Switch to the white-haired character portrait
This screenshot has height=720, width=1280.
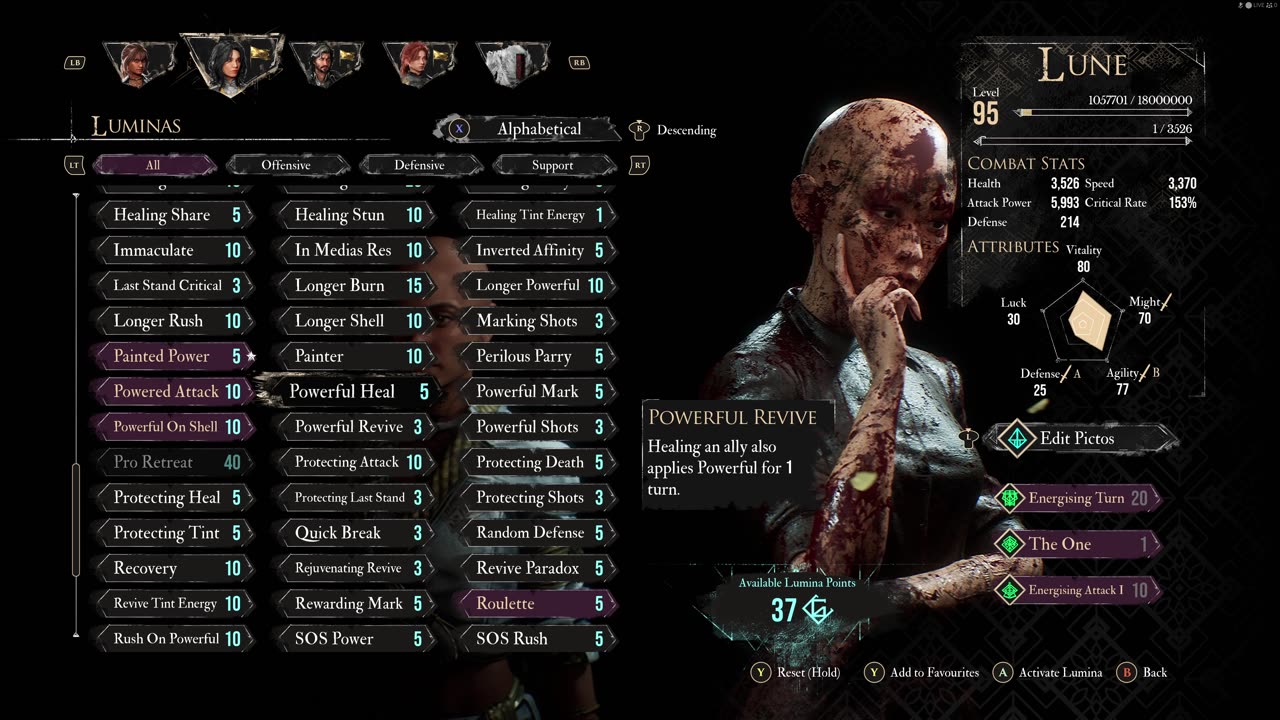[512, 63]
